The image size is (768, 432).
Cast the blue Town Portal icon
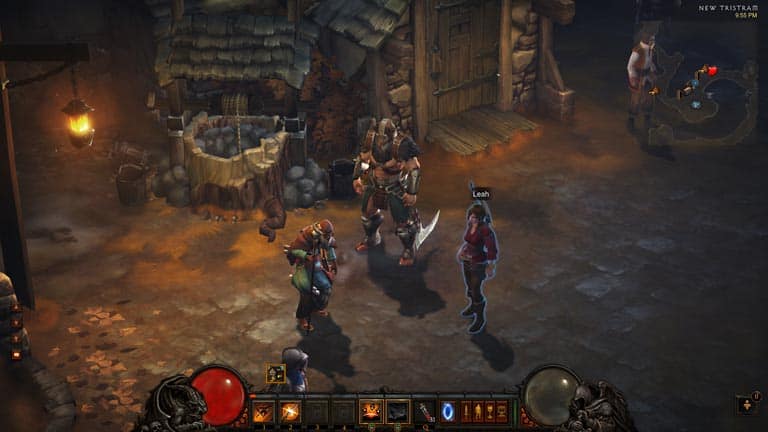tap(448, 411)
